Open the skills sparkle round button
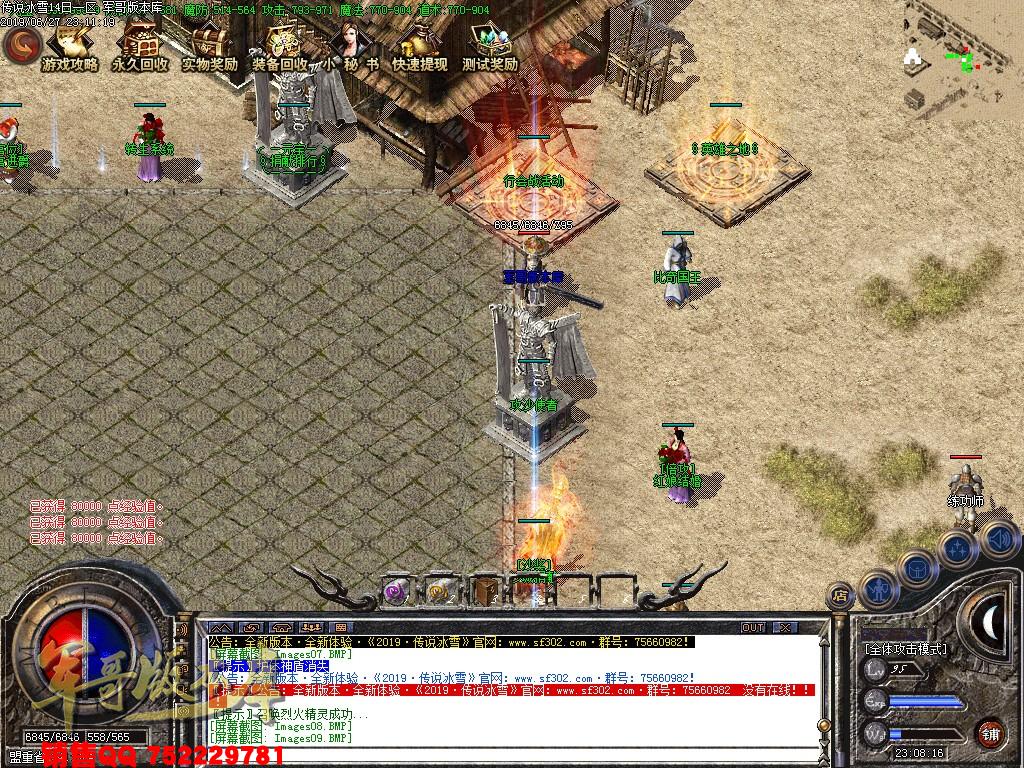The height and width of the screenshot is (768, 1024). [x=957, y=548]
